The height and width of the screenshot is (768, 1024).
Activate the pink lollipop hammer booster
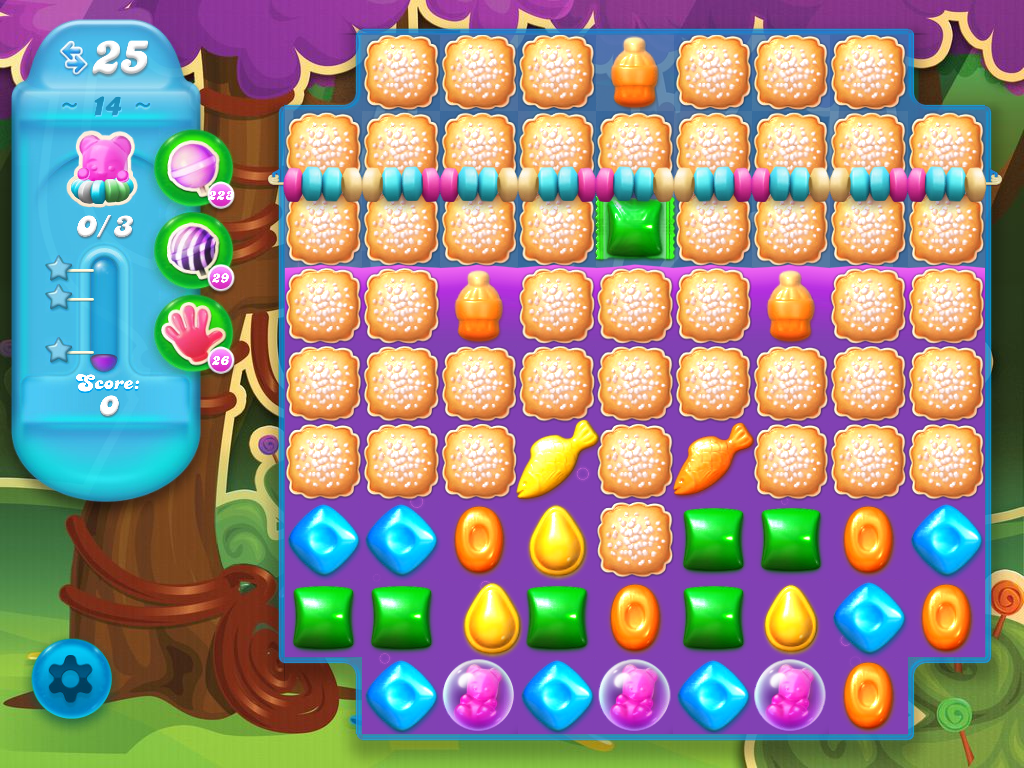tap(191, 167)
